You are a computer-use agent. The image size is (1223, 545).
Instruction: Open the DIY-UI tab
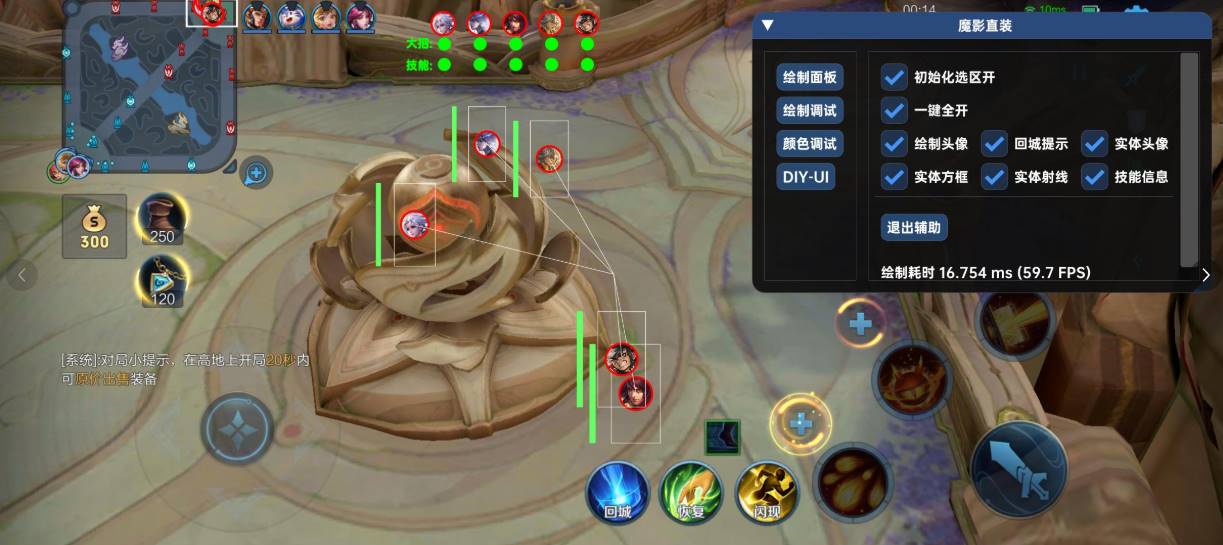tap(807, 177)
